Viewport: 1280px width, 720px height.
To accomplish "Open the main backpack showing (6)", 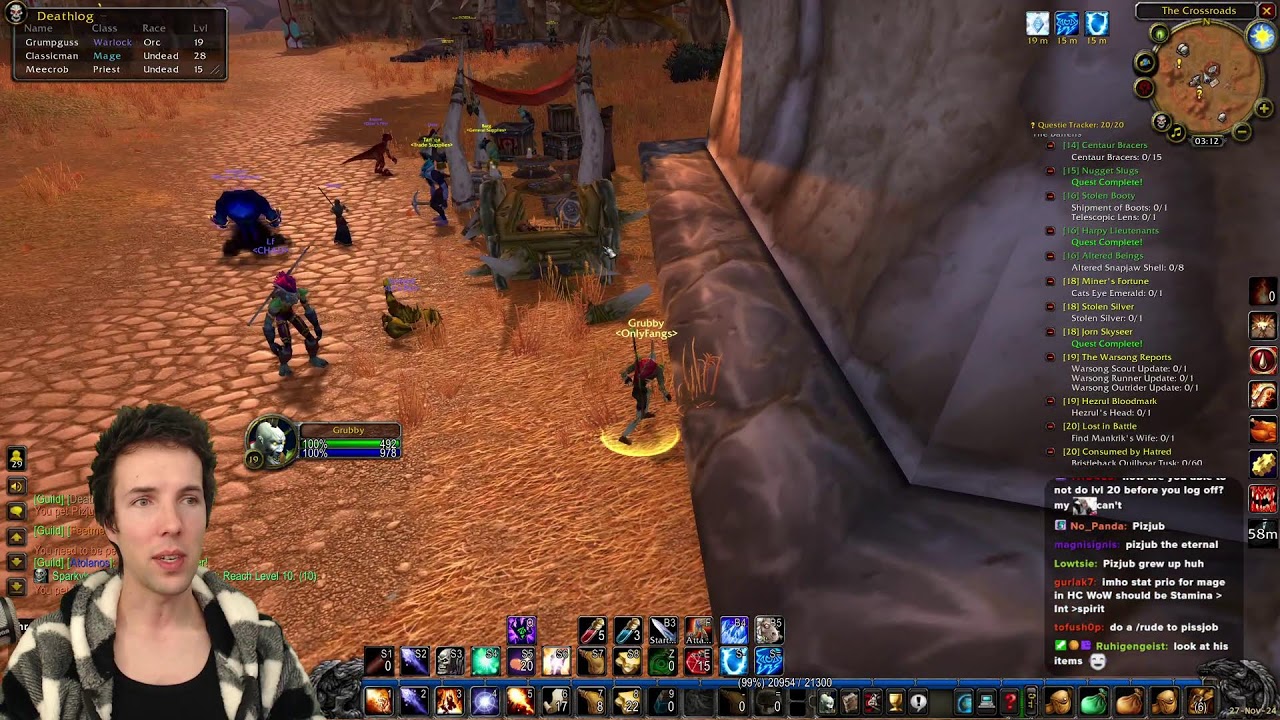I will (x=1200, y=702).
